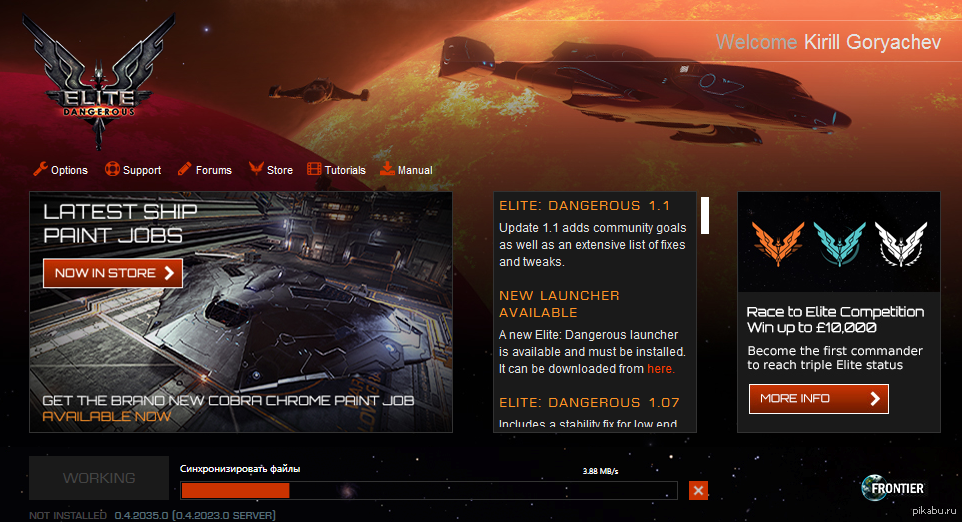Select the Elite: Dangerous 1.07 news headline
Screen dimensions: 962x522
coord(589,403)
